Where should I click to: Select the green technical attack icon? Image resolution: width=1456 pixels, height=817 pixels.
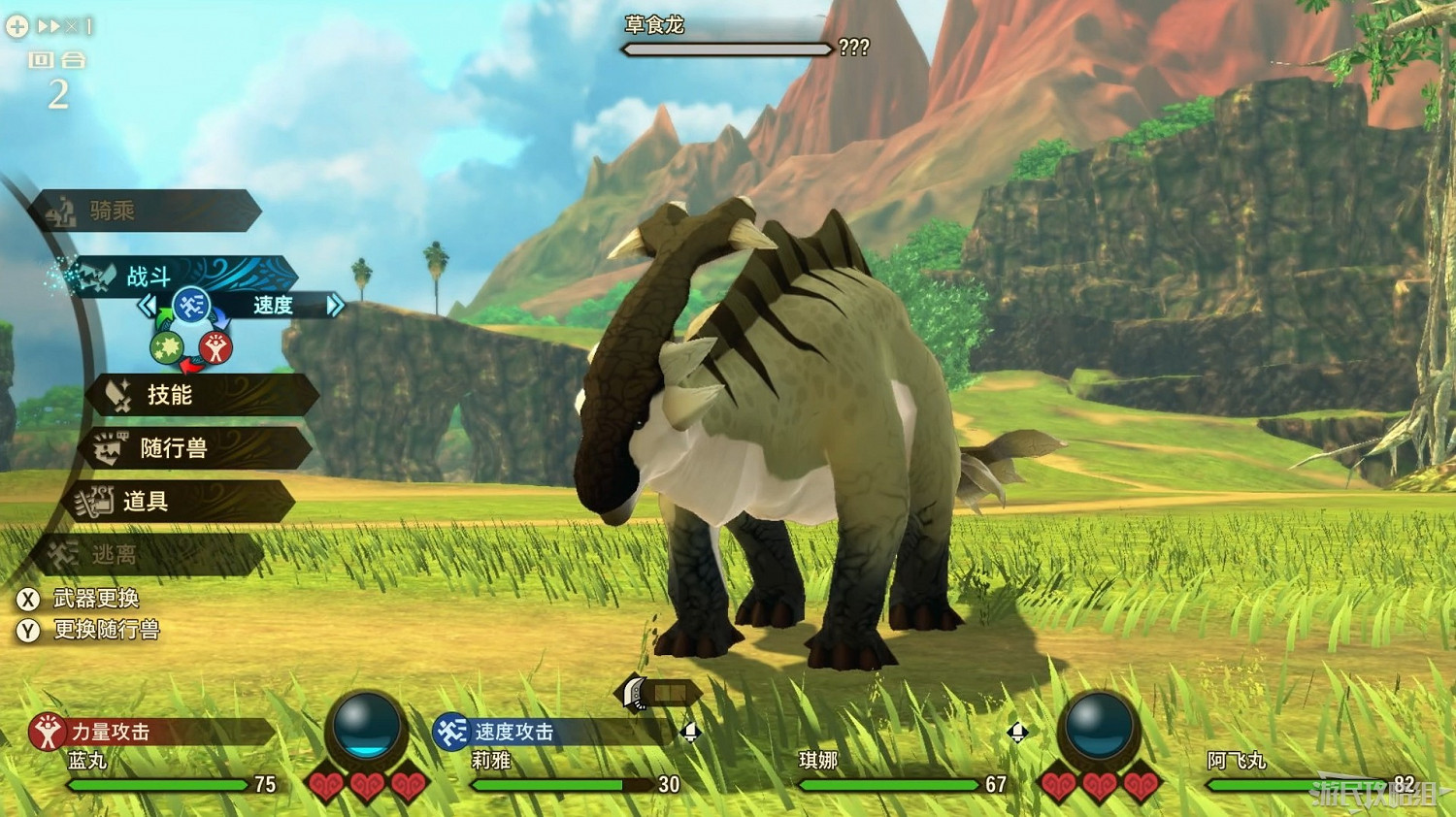point(165,344)
